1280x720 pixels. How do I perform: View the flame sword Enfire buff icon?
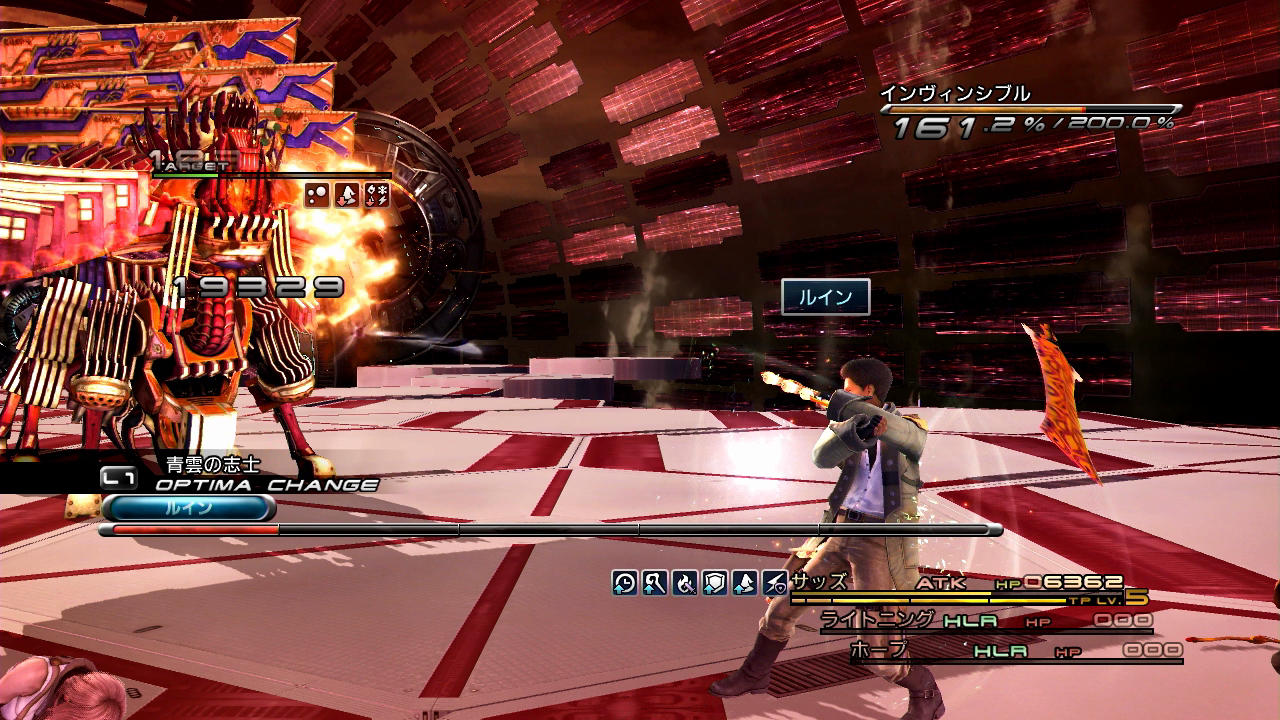coord(685,583)
